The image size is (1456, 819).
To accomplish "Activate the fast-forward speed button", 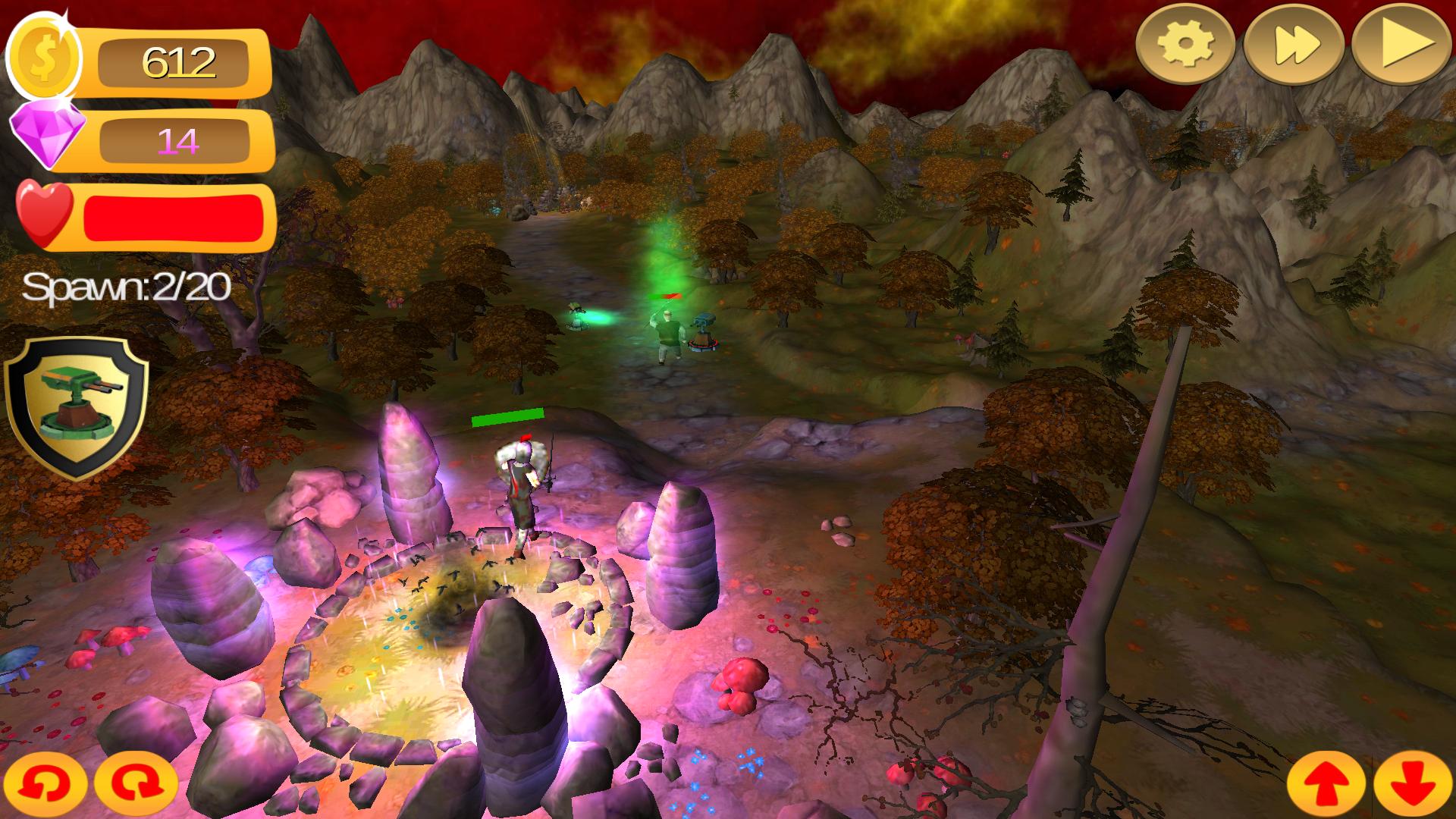I will pos(1294,45).
